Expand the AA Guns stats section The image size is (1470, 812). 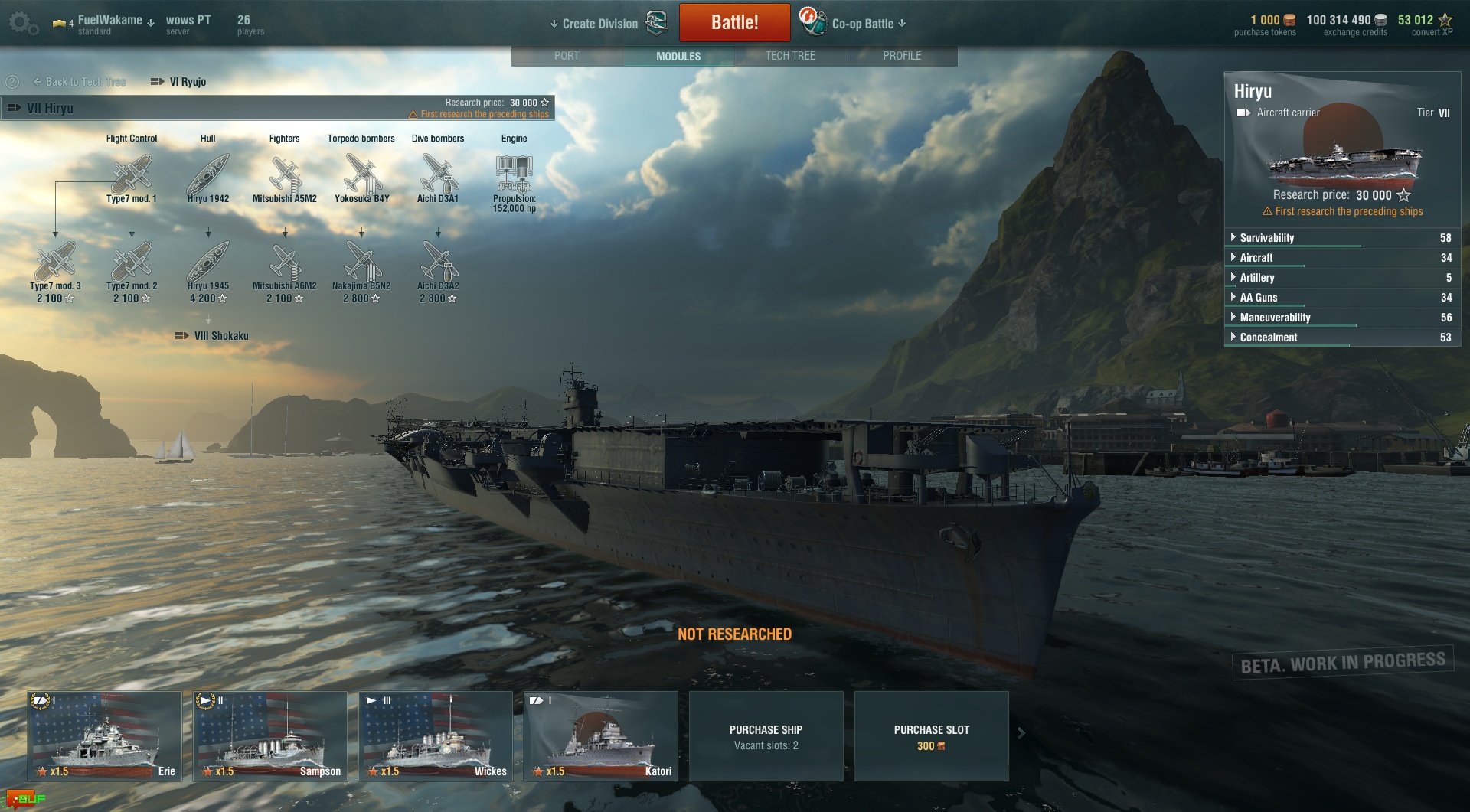(x=1258, y=298)
